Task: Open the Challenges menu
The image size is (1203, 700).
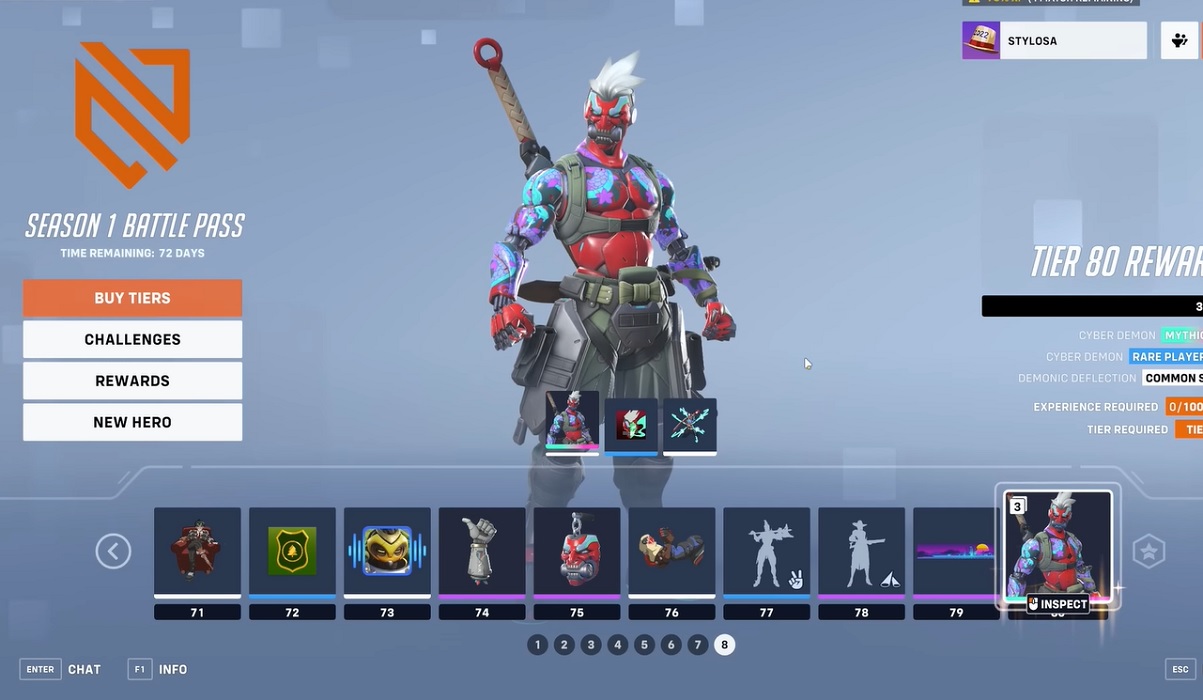Action: pyautogui.click(x=132, y=340)
